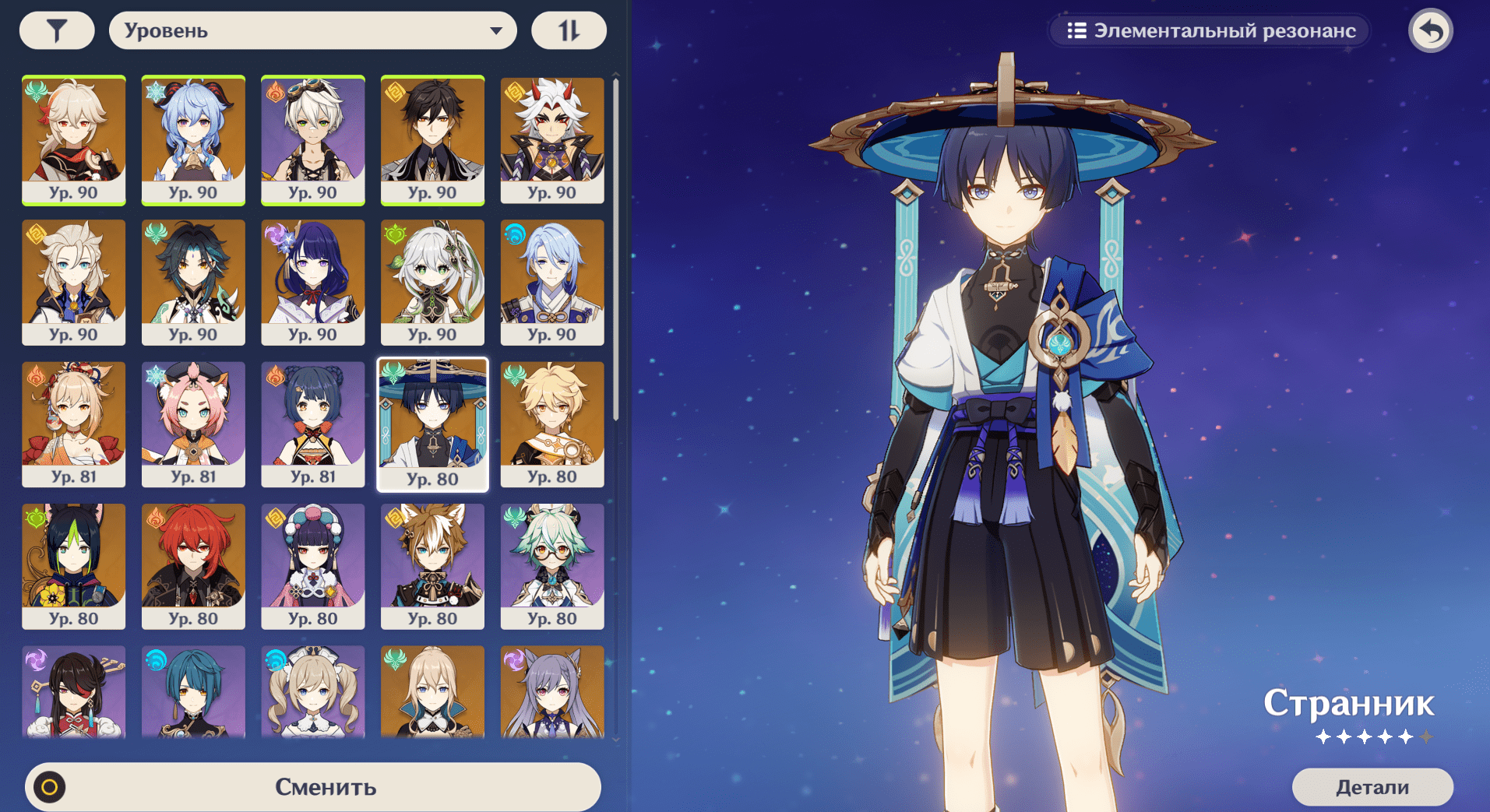Open the Детали character details
Image resolution: width=1490 pixels, height=812 pixels.
pyautogui.click(x=1372, y=787)
